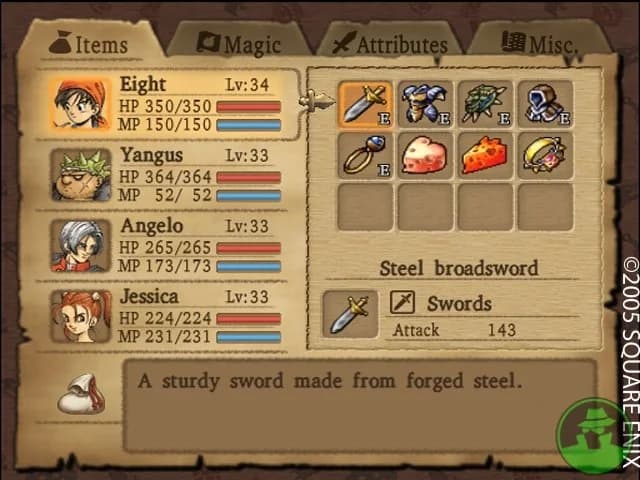Choose the blue hooded helmet slot
The width and height of the screenshot is (640, 480).
[x=545, y=103]
